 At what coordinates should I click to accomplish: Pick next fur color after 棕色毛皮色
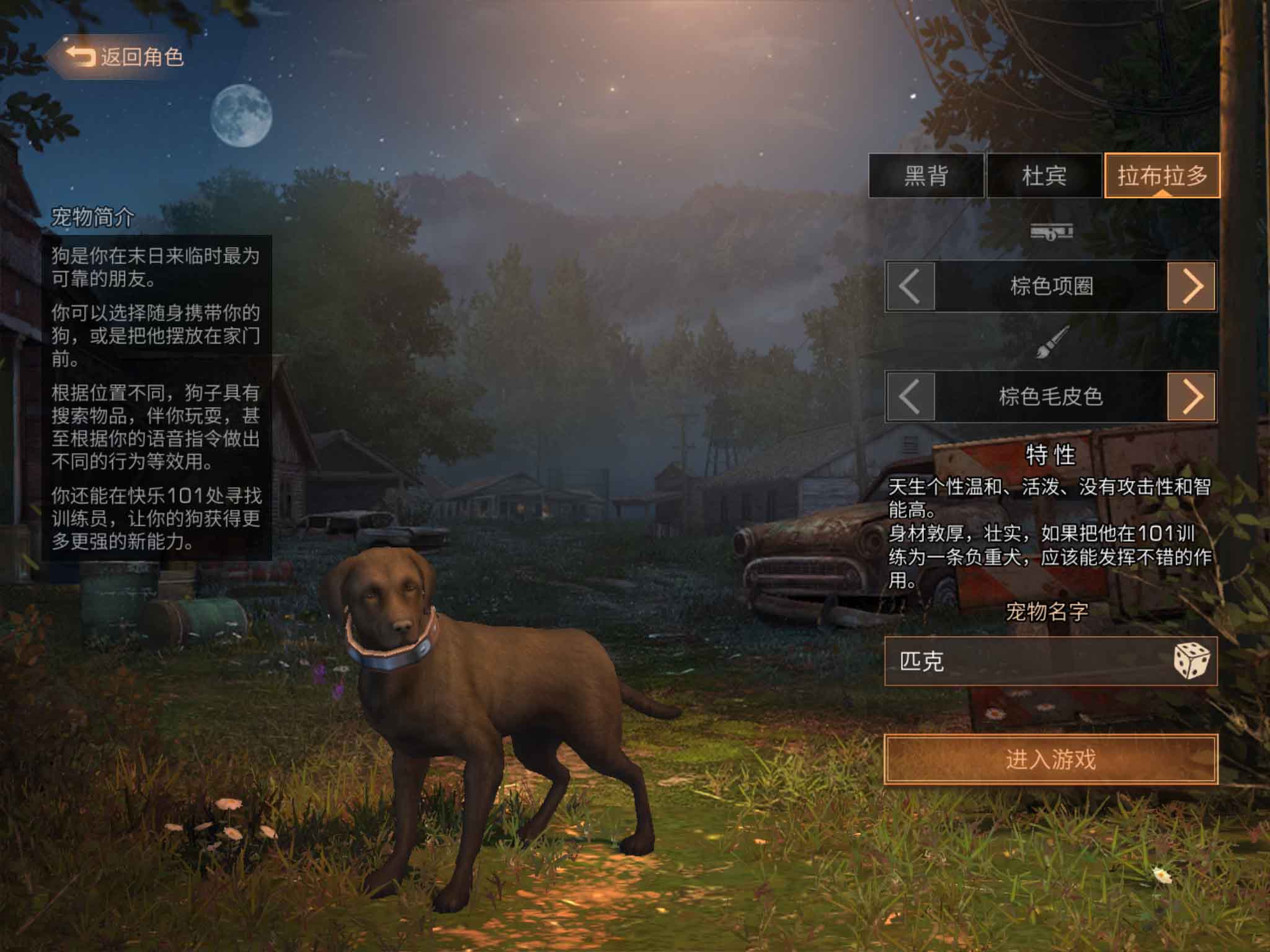click(x=1192, y=397)
